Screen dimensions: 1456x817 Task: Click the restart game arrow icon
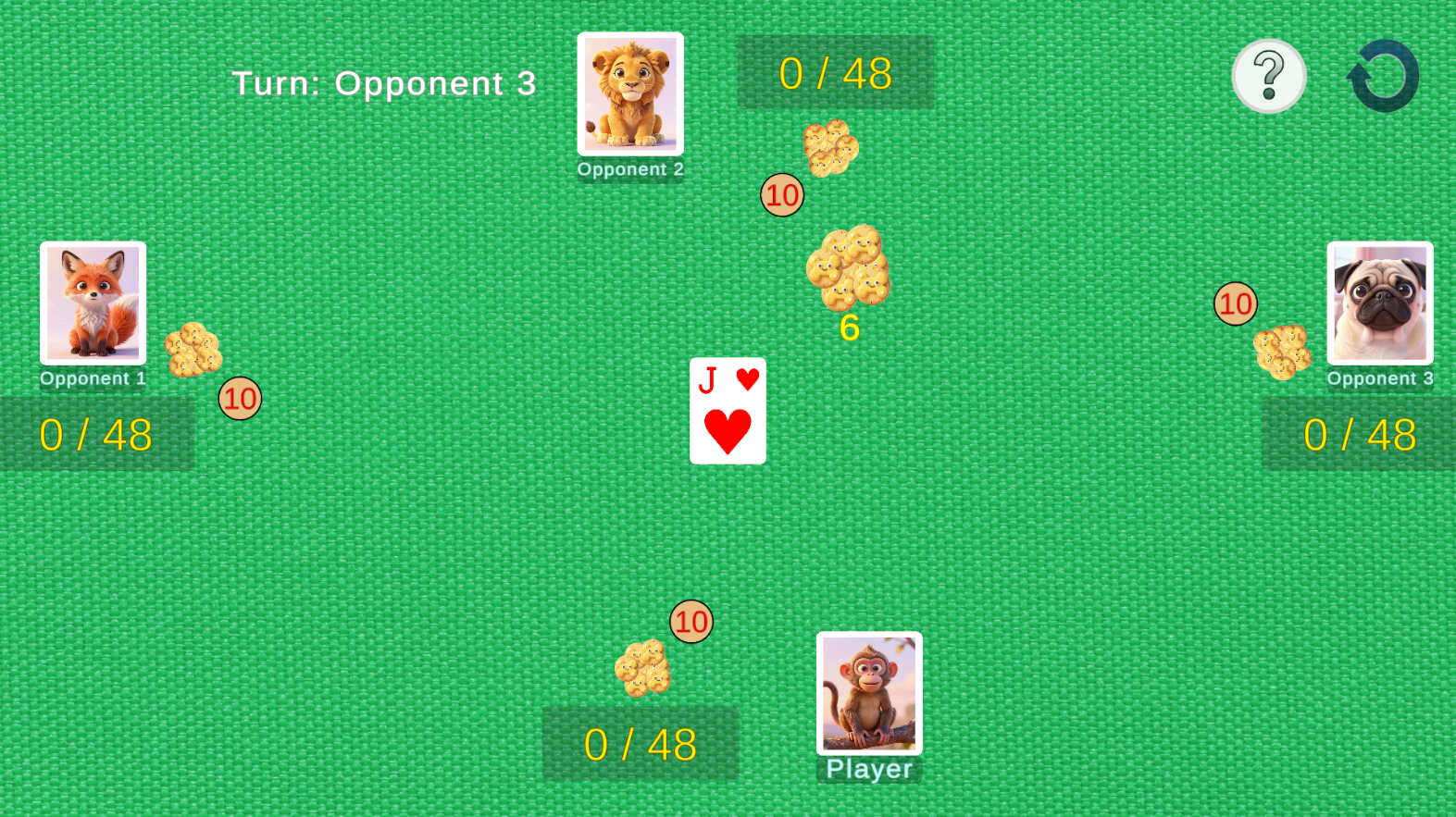[1382, 75]
